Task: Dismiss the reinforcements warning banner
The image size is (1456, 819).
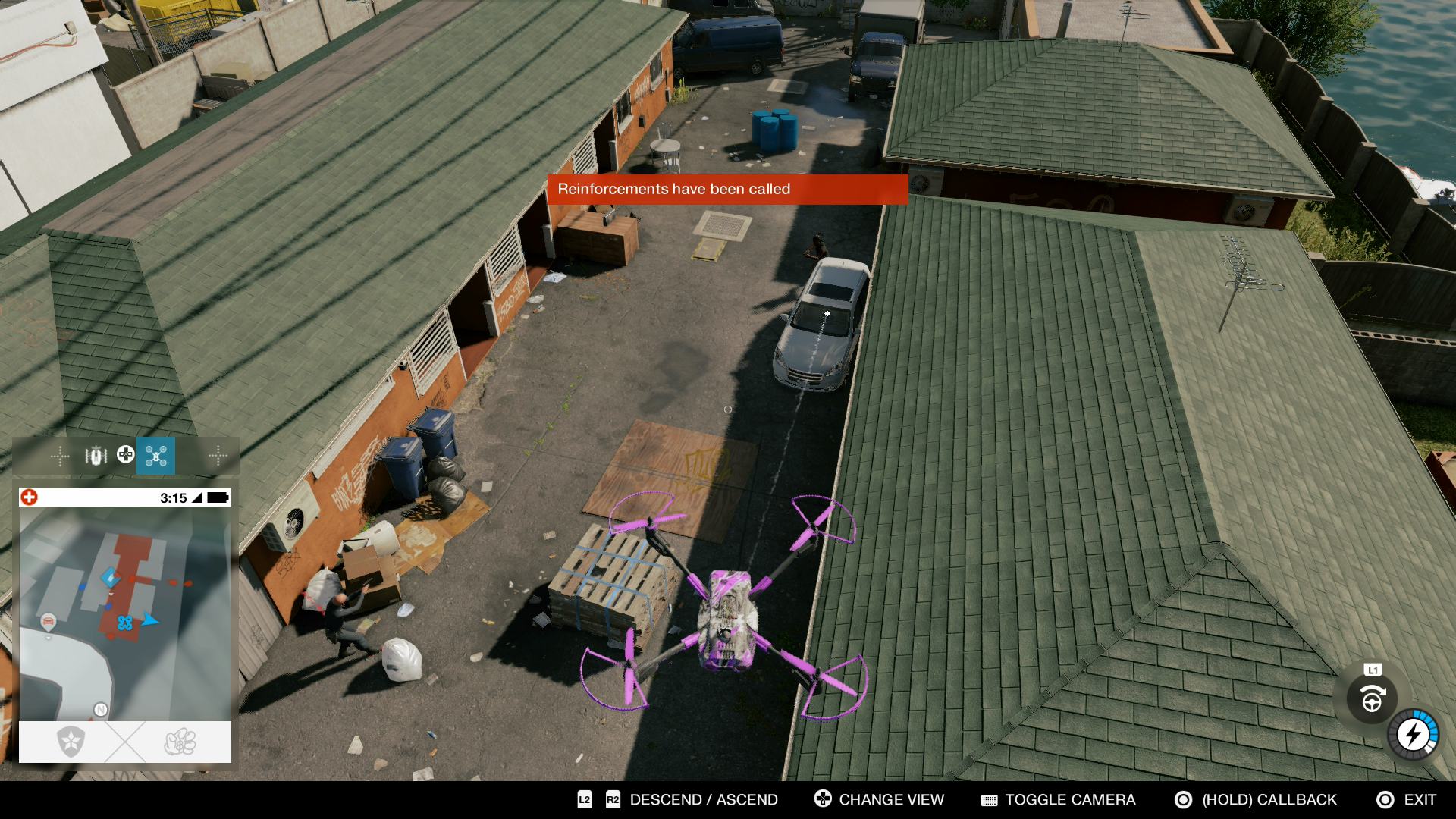Action: (x=726, y=190)
